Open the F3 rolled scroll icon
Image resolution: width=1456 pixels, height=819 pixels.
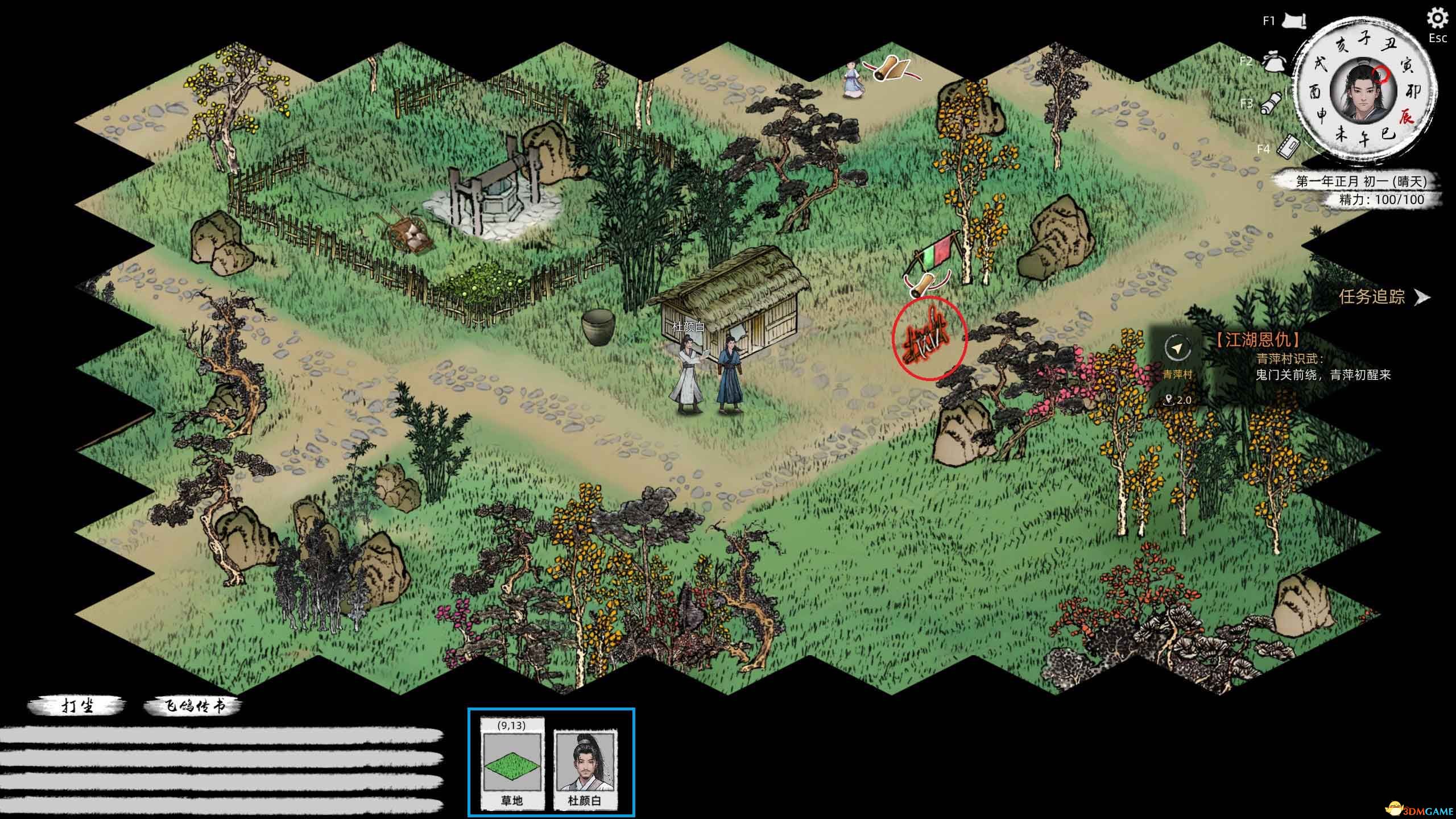tap(1272, 102)
